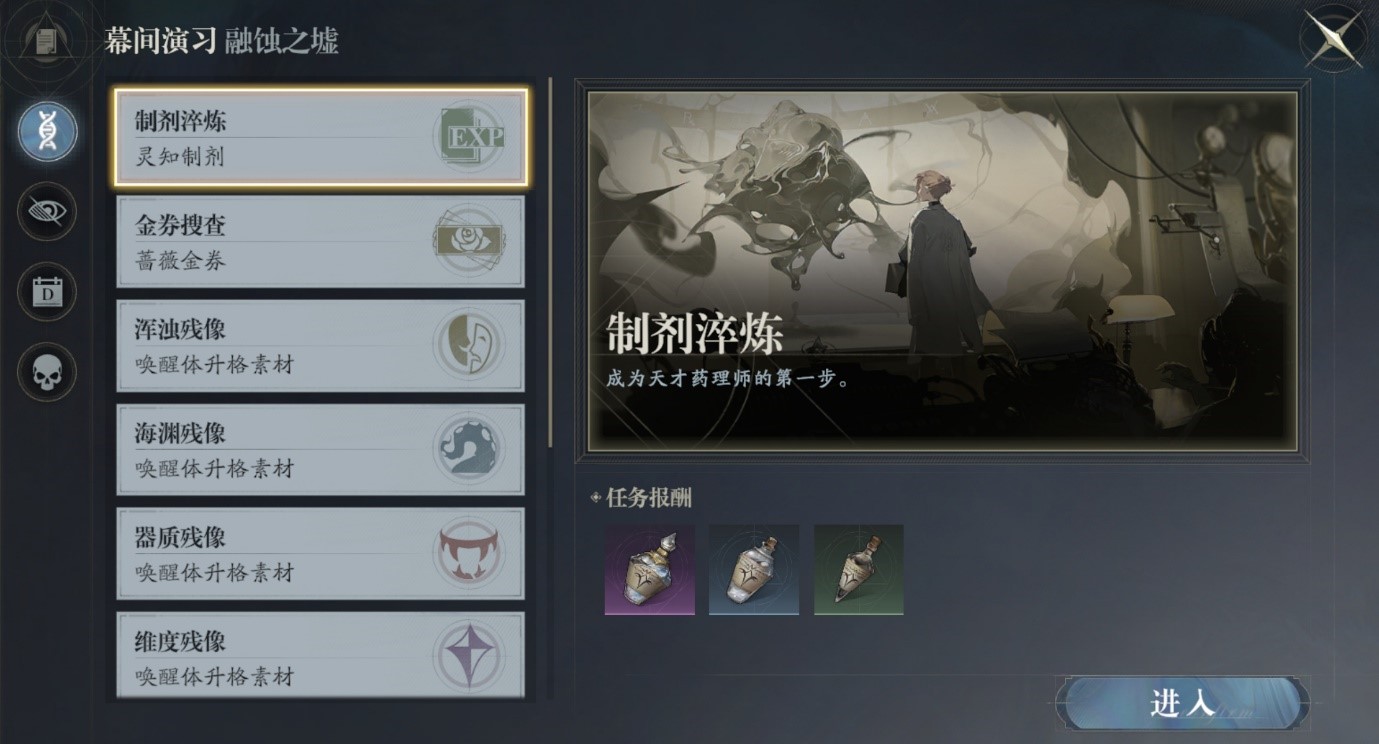Click the purple potion reward thumbnail
1379x744 pixels.
point(649,569)
